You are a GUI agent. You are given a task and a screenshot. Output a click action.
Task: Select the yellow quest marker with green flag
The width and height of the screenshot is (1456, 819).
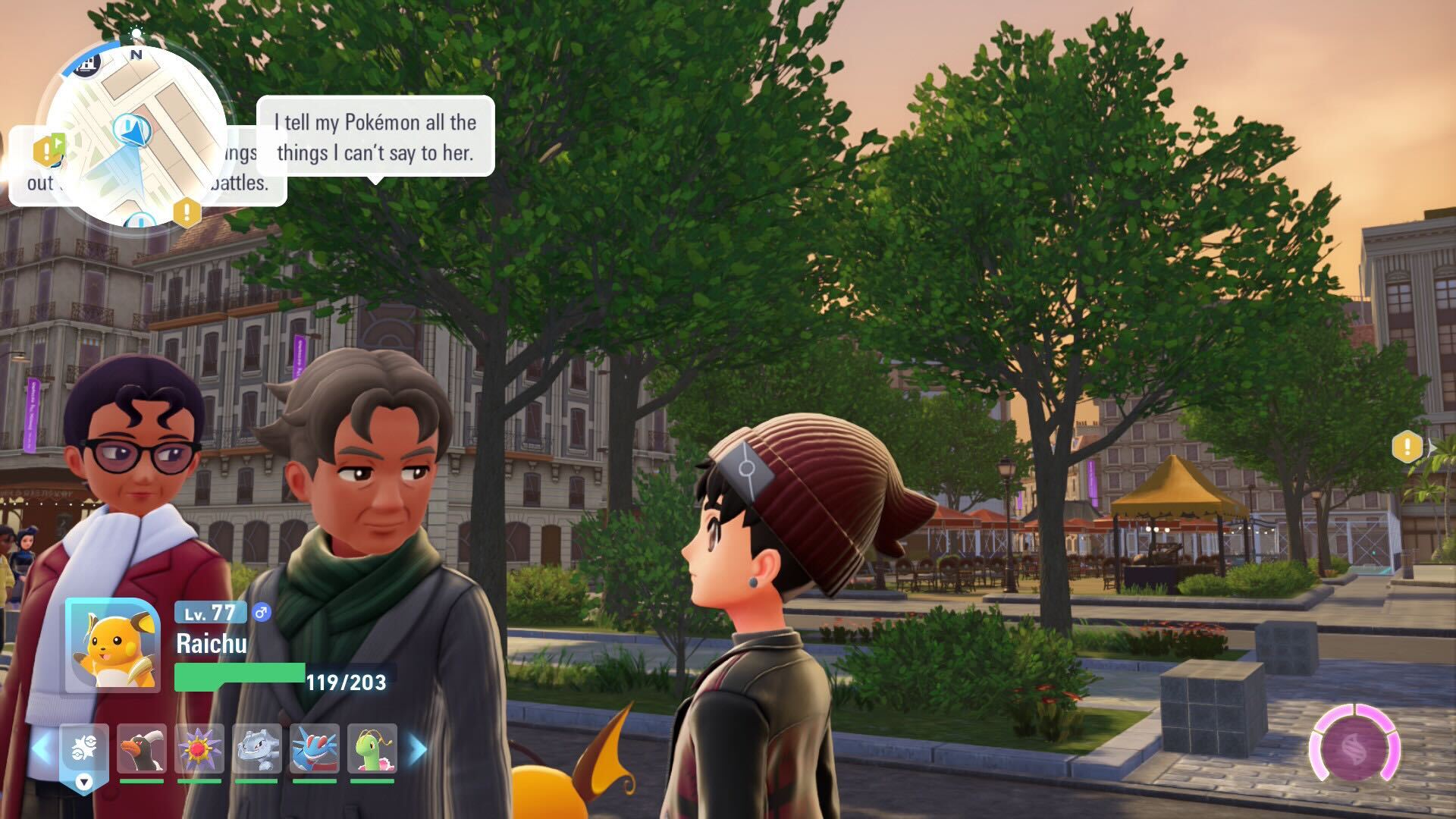tap(49, 150)
